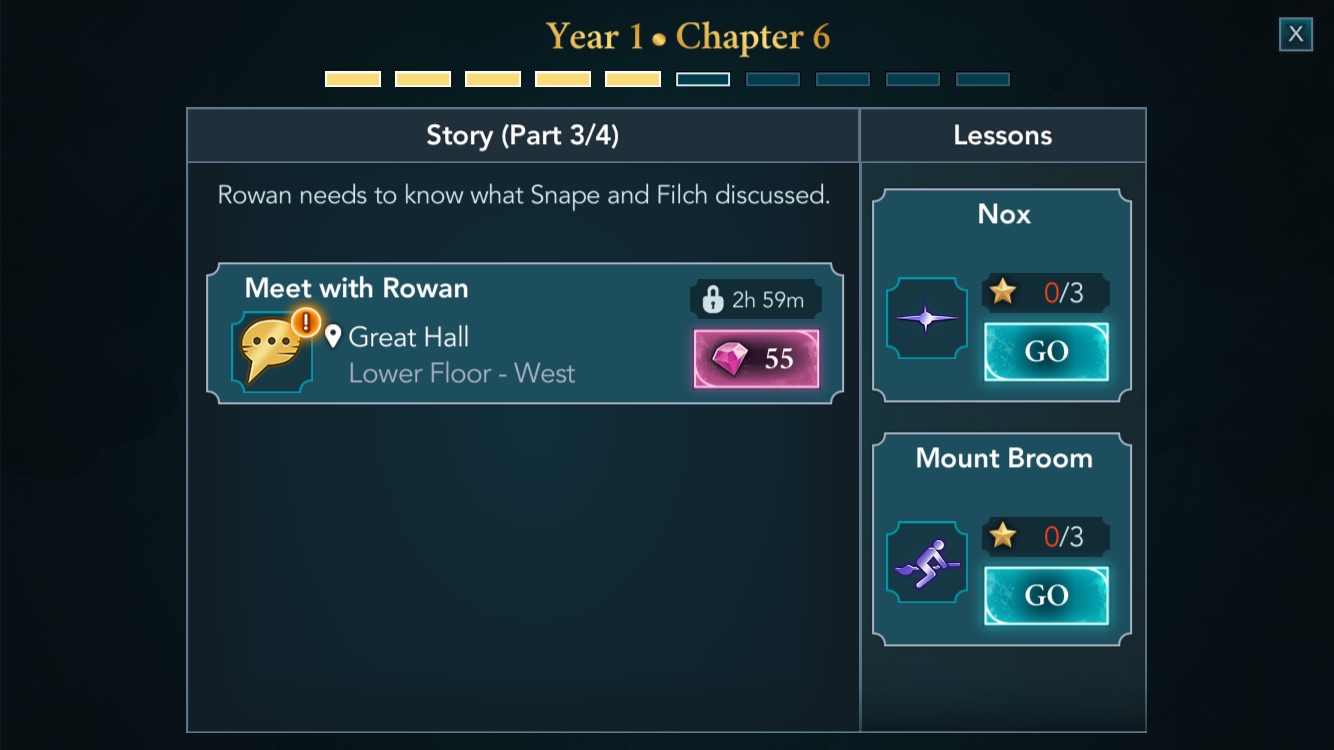
Task: Start the Nox lesson with GO
Action: click(x=1046, y=352)
